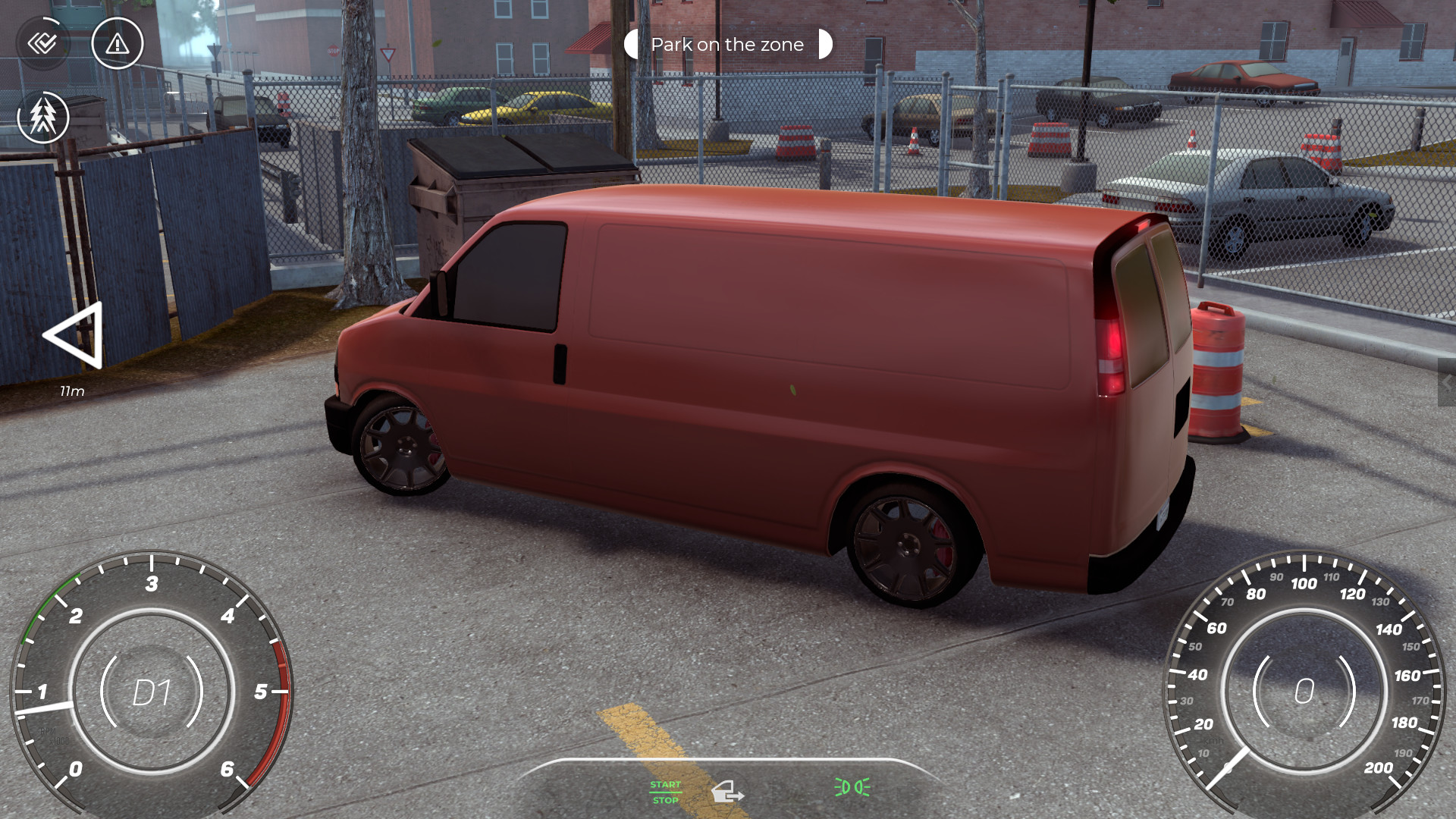Enable hazard lights via the triangle icon

(117, 45)
